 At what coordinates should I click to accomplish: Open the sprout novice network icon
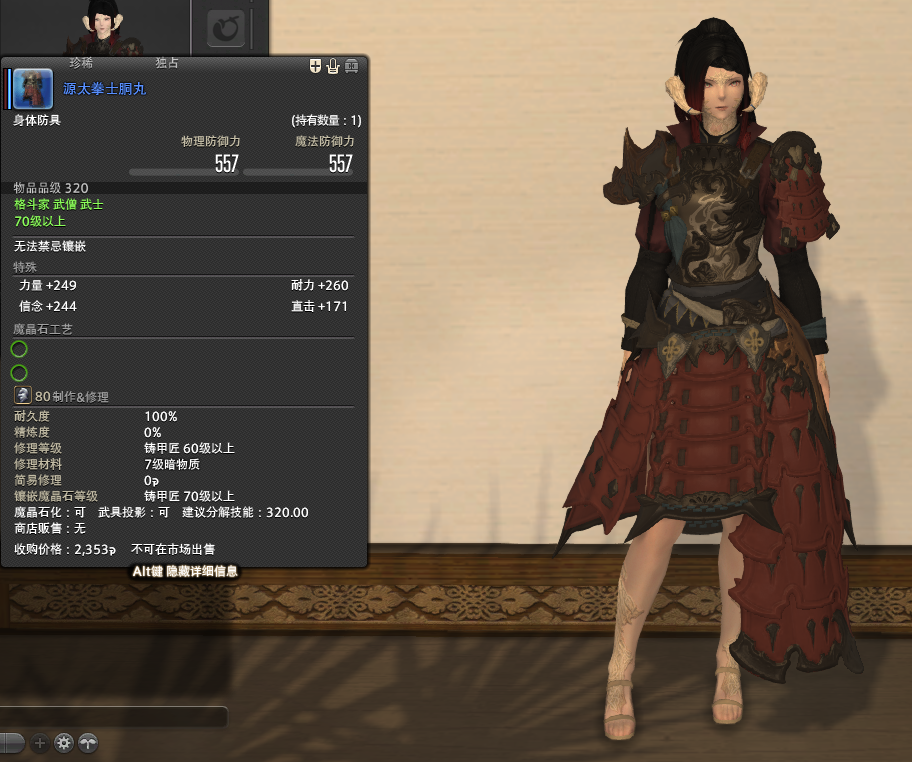[x=89, y=743]
